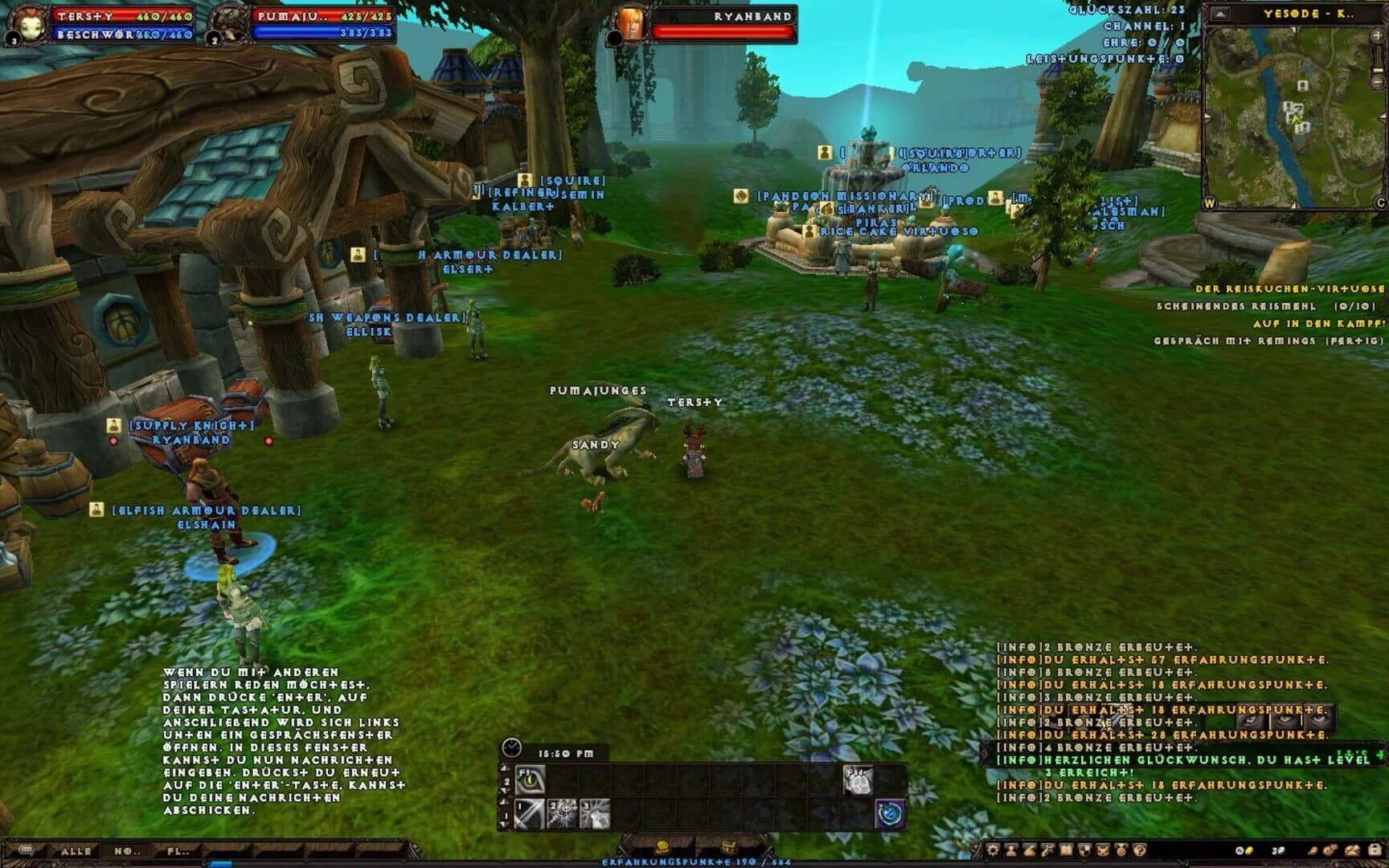Open the quest book icon
The height and width of the screenshot is (868, 1389).
(x=1064, y=850)
